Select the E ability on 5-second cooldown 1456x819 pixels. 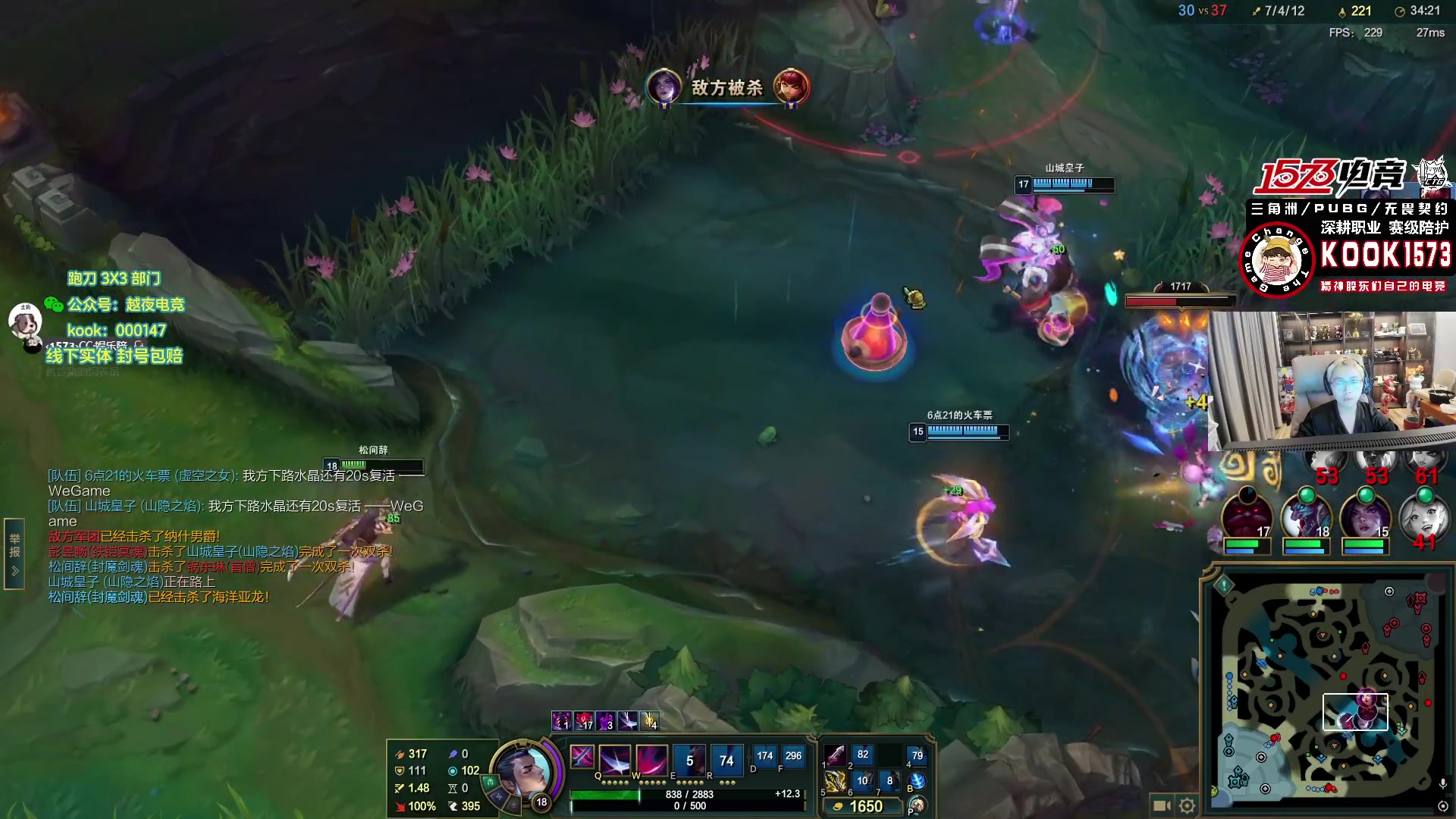[x=689, y=759]
